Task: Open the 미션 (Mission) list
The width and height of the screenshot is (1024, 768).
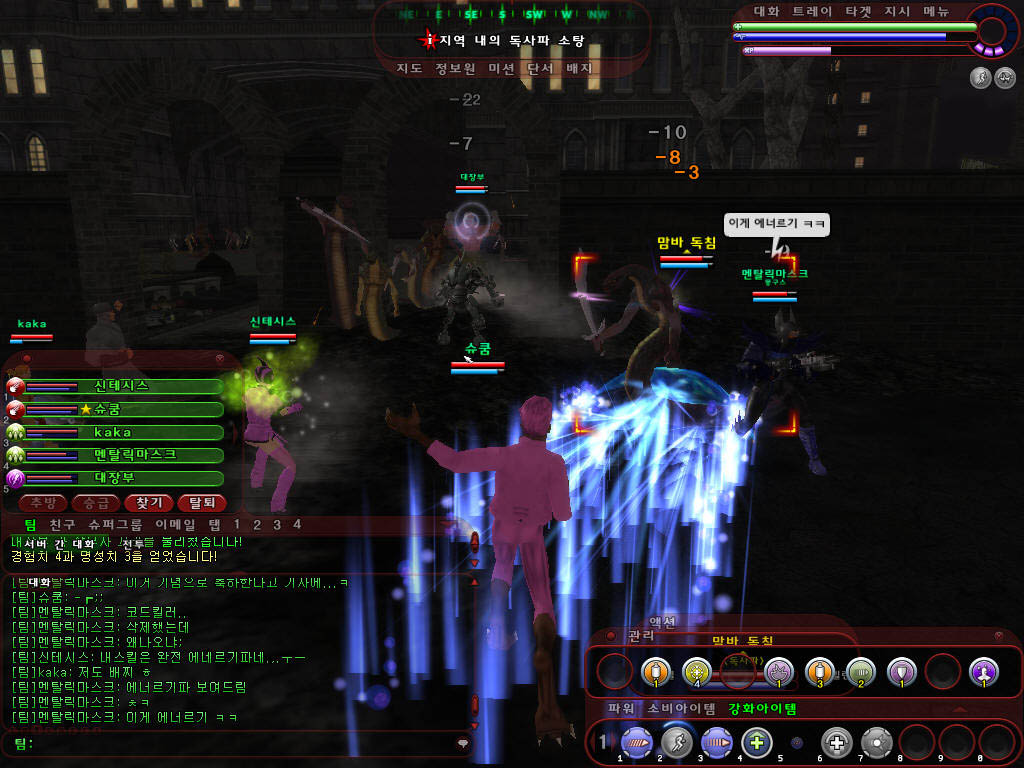Action: tap(501, 69)
